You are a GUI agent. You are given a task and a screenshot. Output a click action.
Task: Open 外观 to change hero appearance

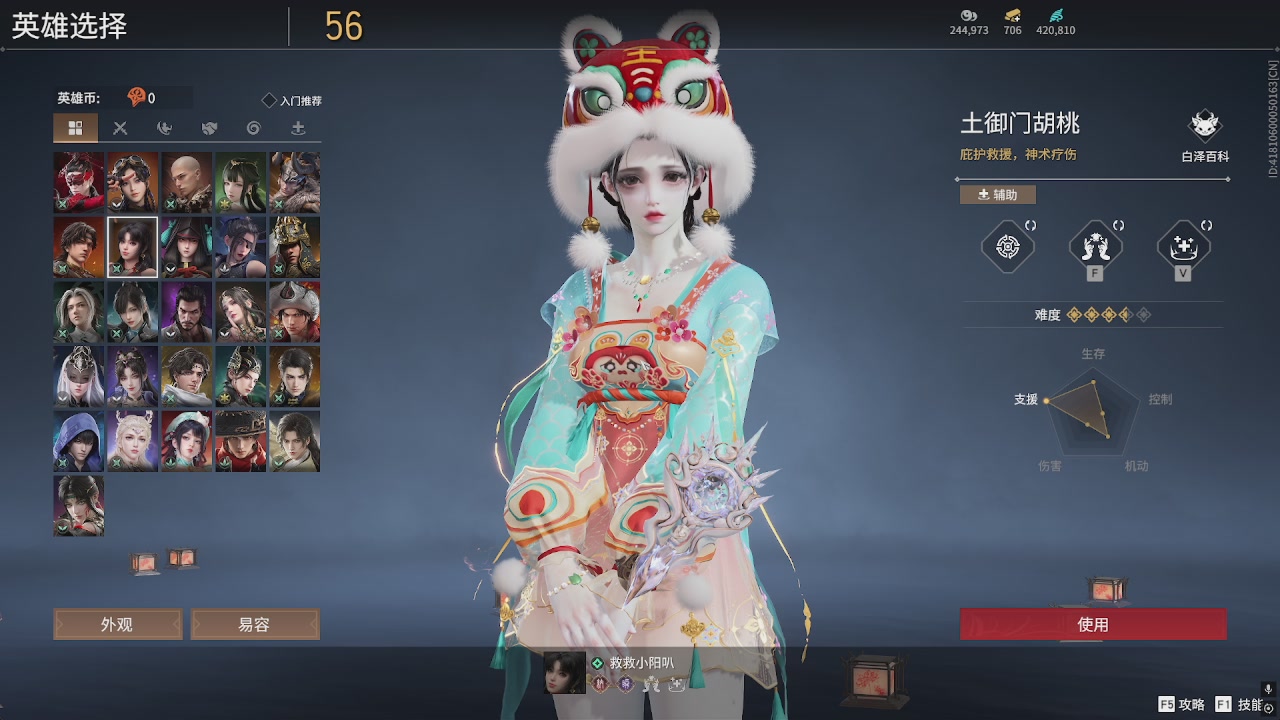click(117, 623)
